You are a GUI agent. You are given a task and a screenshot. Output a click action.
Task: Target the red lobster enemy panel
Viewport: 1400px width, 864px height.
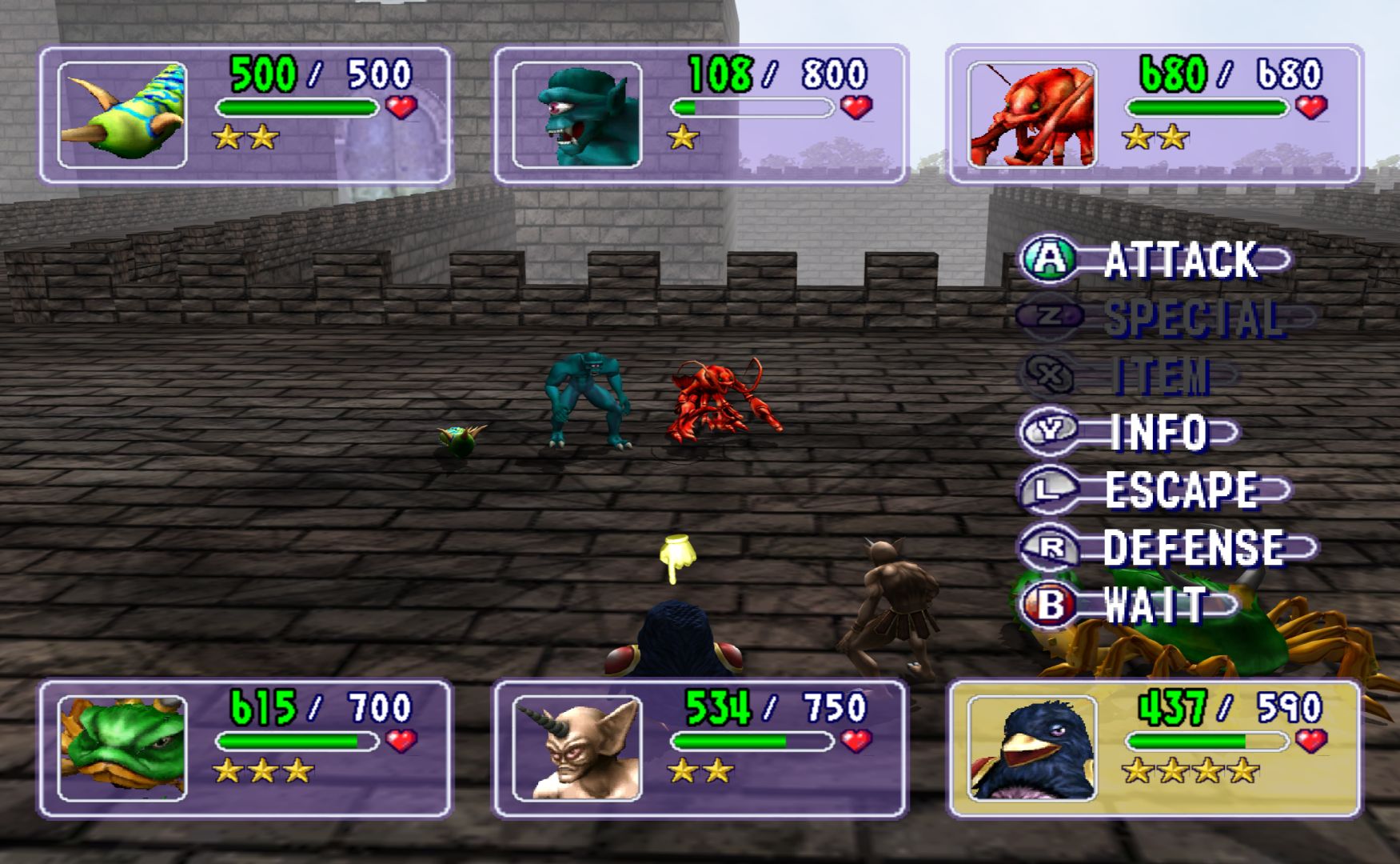pos(1154,115)
